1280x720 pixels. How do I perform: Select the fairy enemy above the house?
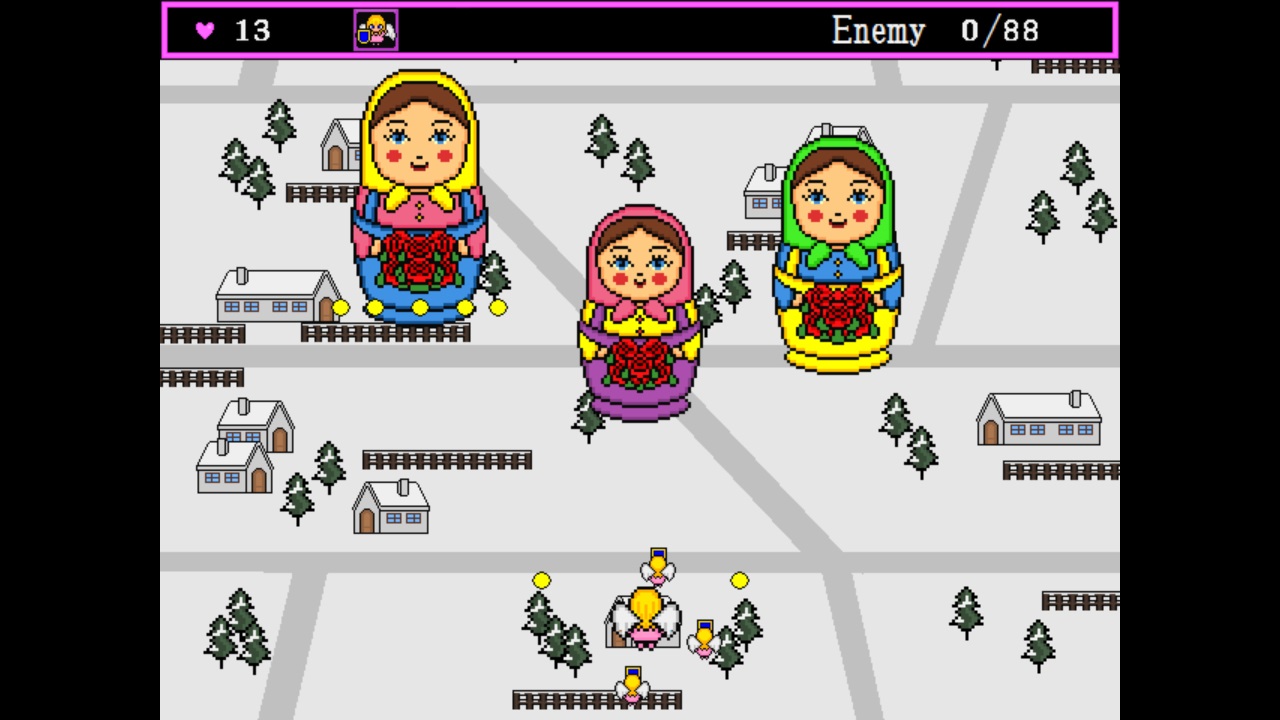[x=656, y=568]
